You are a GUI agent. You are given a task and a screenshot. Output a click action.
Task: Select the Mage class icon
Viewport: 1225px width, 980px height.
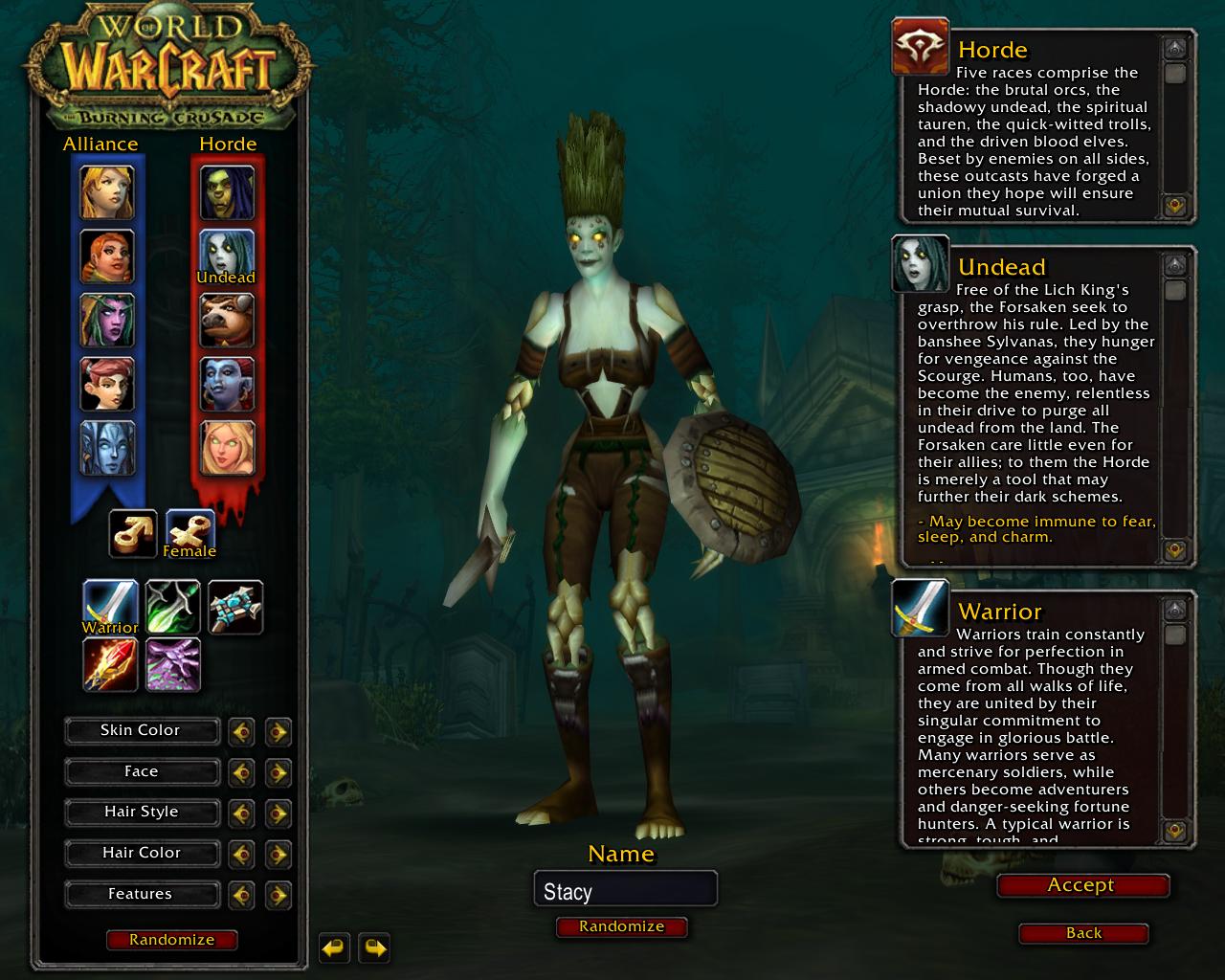click(111, 664)
